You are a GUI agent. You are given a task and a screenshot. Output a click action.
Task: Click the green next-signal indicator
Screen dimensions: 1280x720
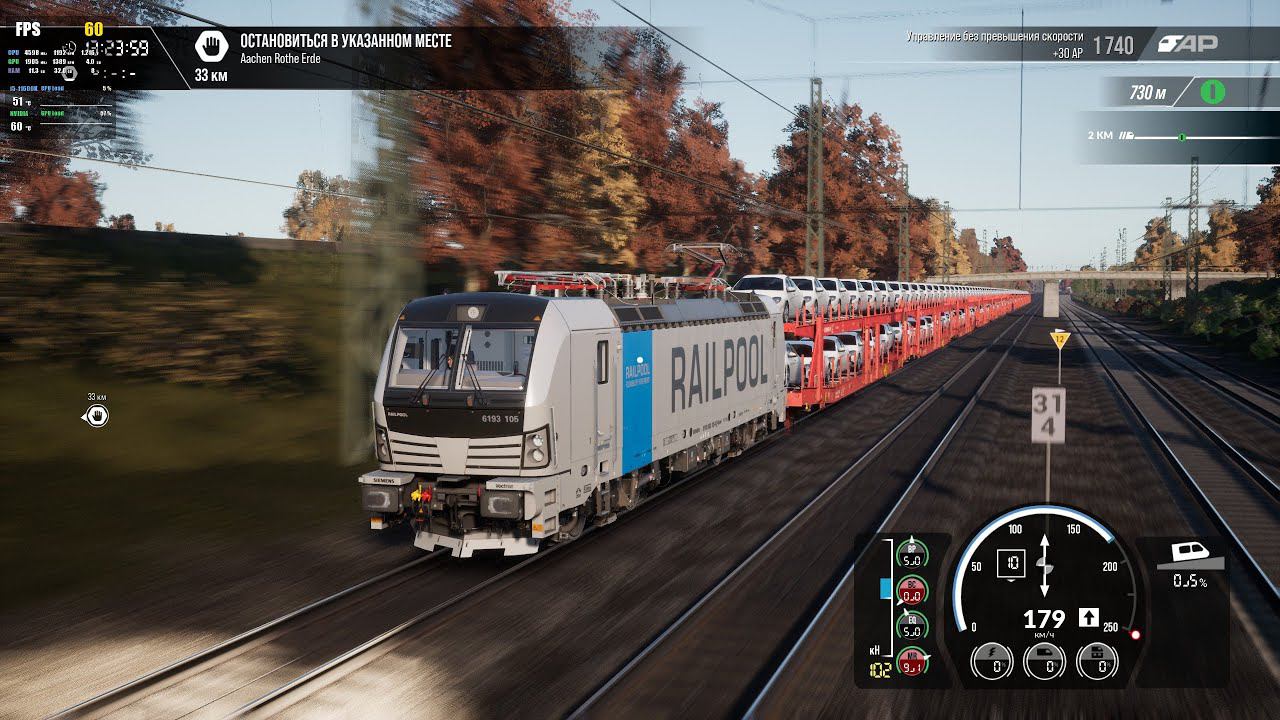pyautogui.click(x=1212, y=92)
